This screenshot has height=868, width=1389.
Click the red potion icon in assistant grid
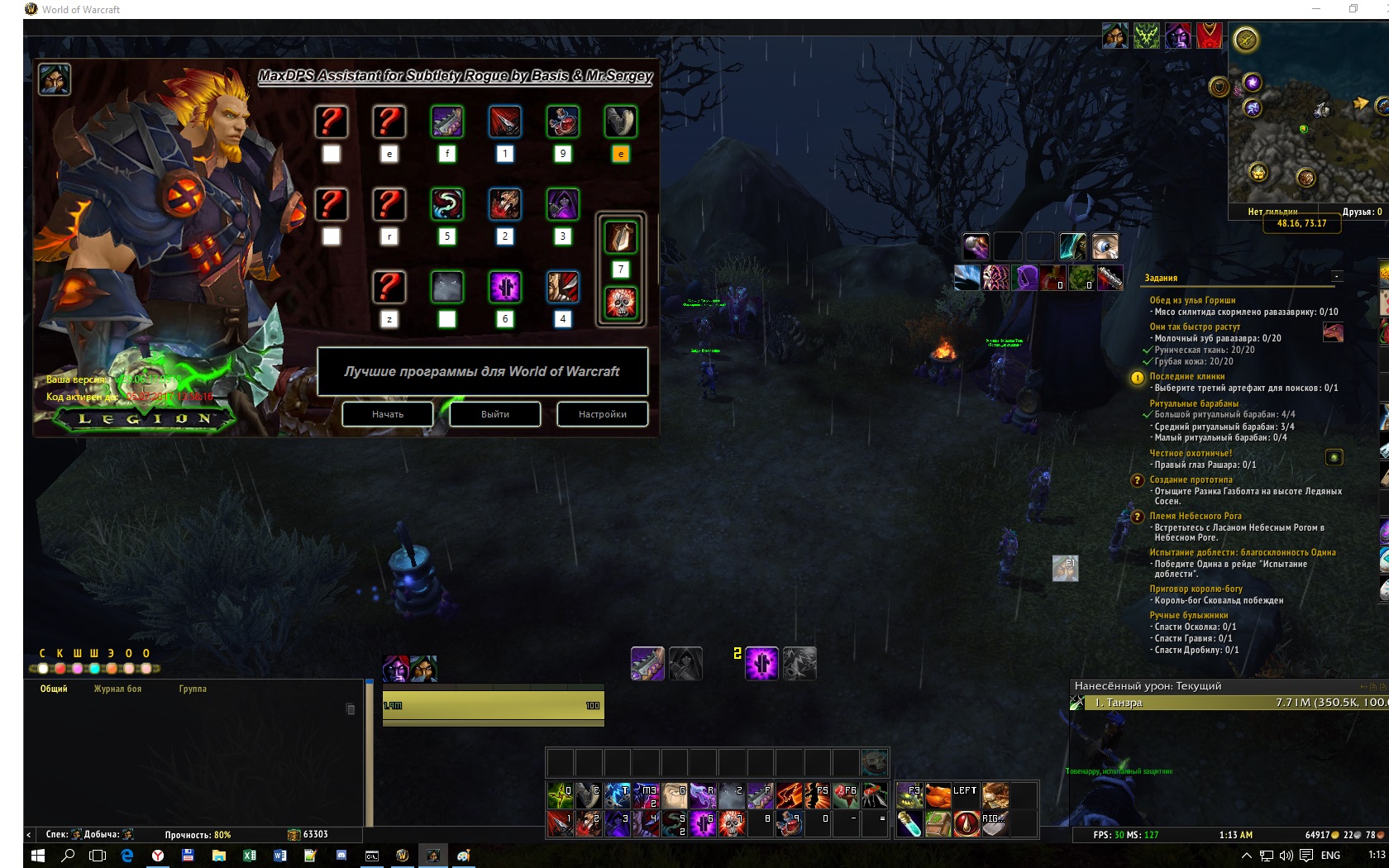(563, 122)
